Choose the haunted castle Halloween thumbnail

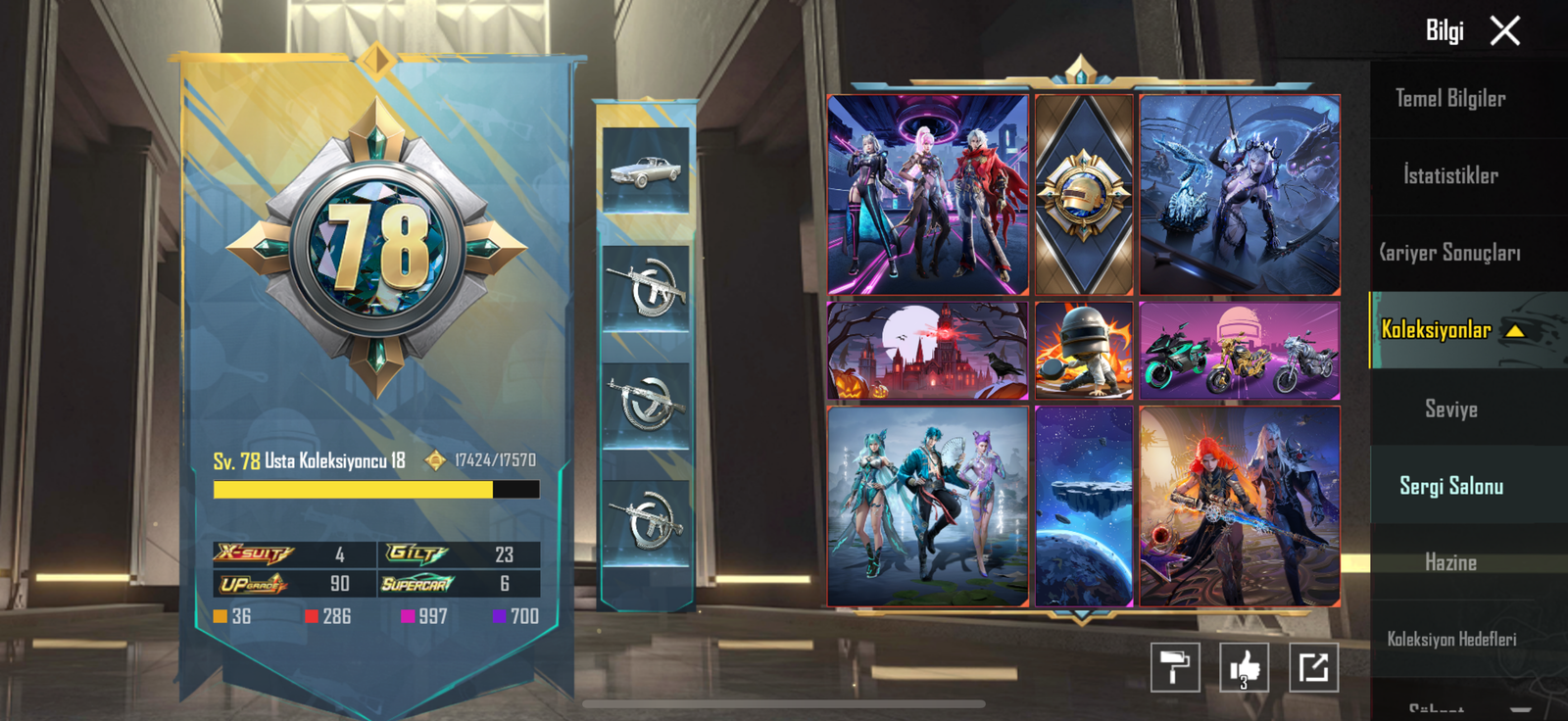(x=927, y=351)
